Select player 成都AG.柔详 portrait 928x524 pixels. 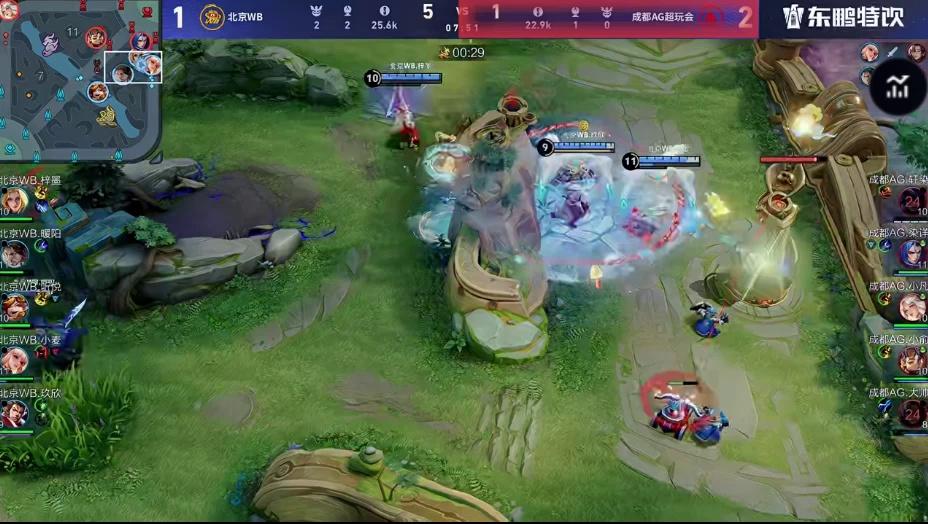911,254
